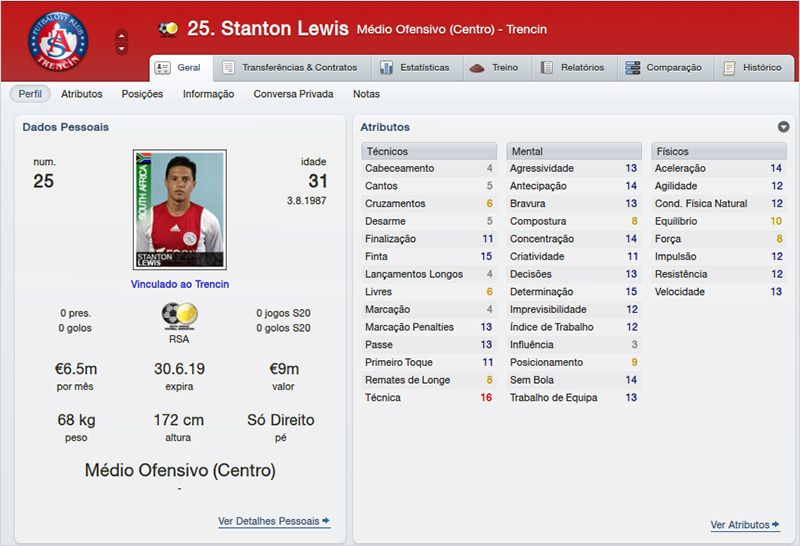Open the Estatísticas tab

click(x=415, y=68)
